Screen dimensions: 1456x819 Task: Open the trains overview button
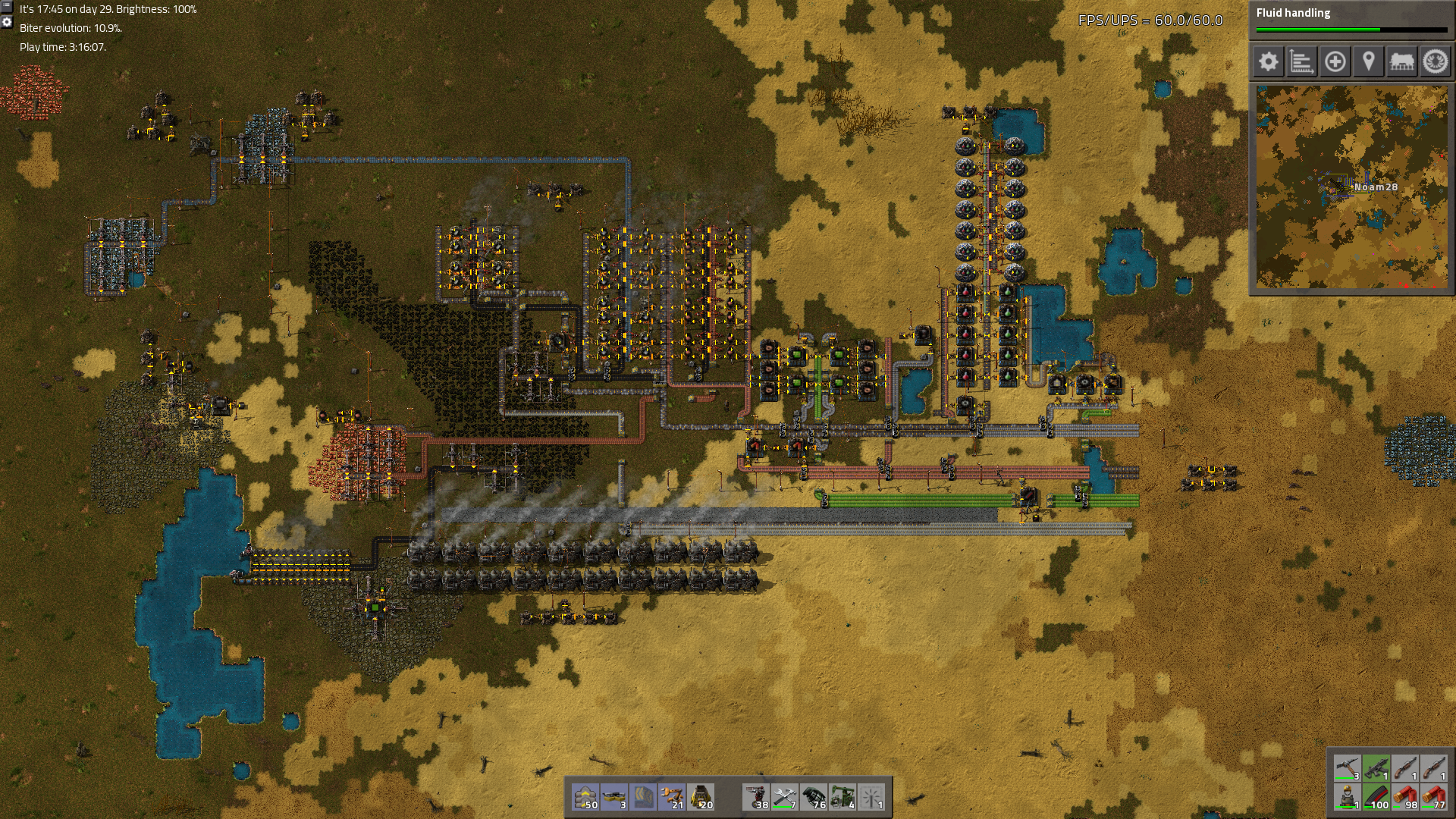(x=1401, y=61)
